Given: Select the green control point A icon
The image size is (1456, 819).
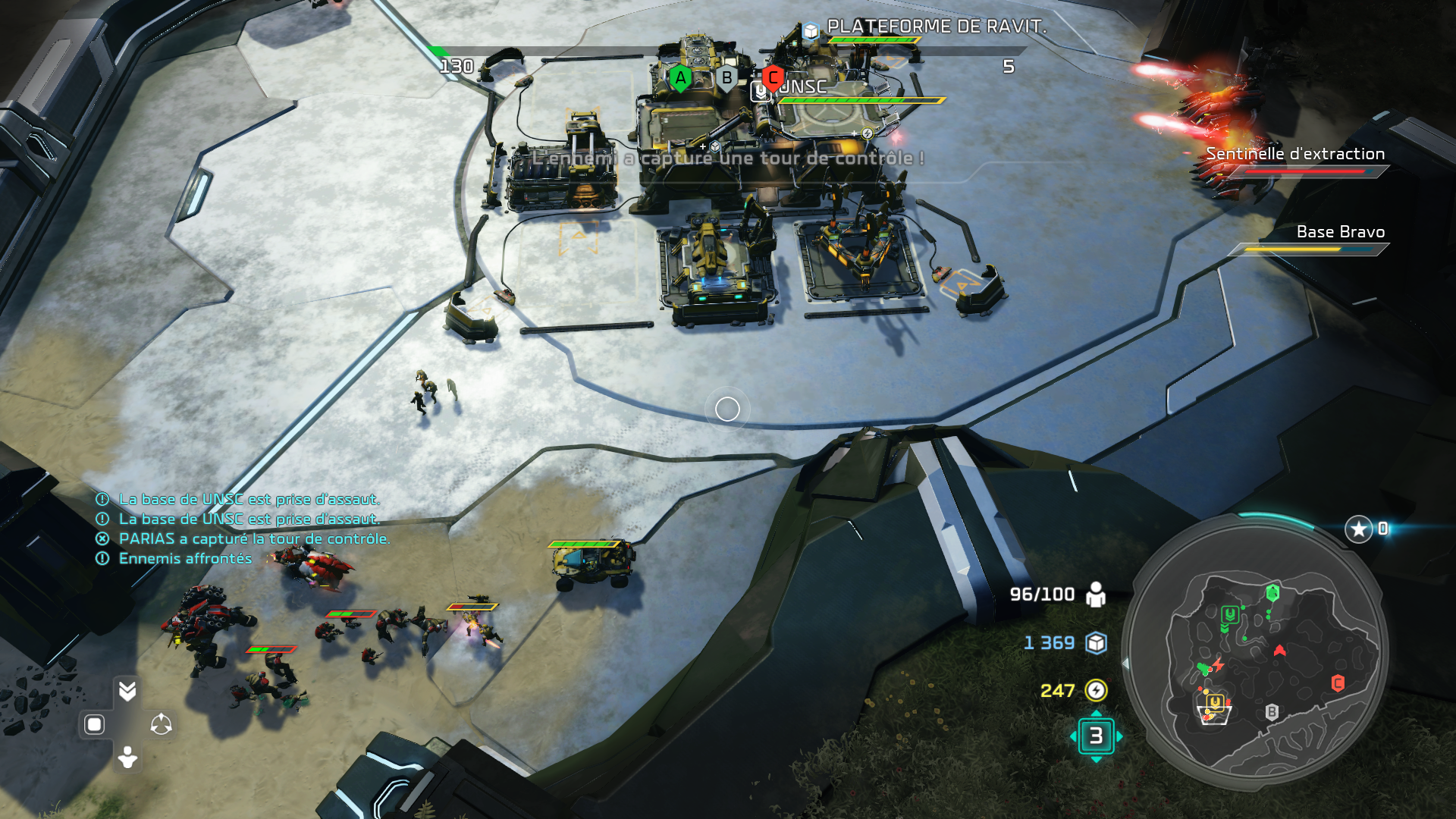Looking at the screenshot, I should click(680, 77).
